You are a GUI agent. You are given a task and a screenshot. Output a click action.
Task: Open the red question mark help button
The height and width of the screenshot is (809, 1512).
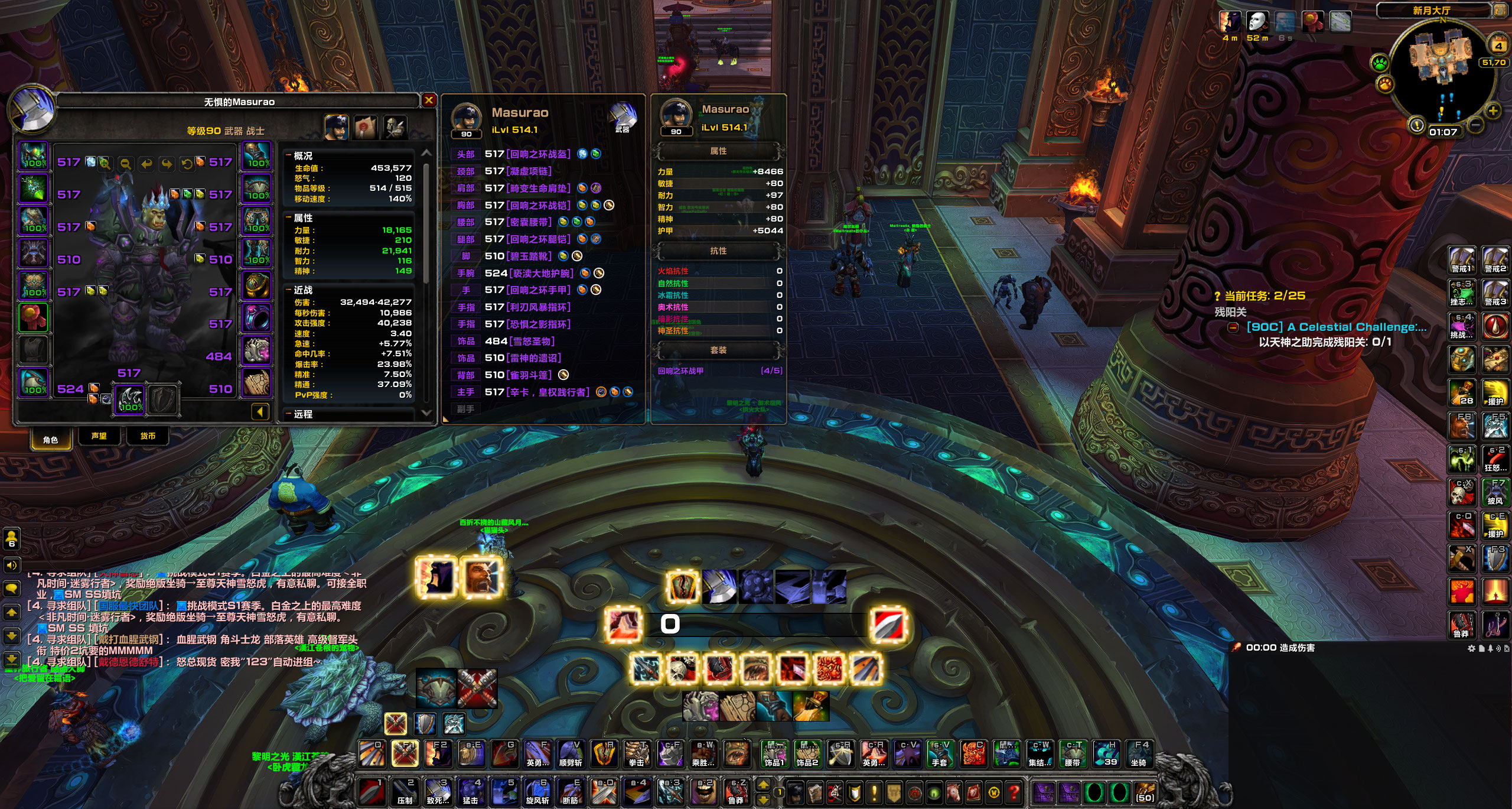(1014, 792)
